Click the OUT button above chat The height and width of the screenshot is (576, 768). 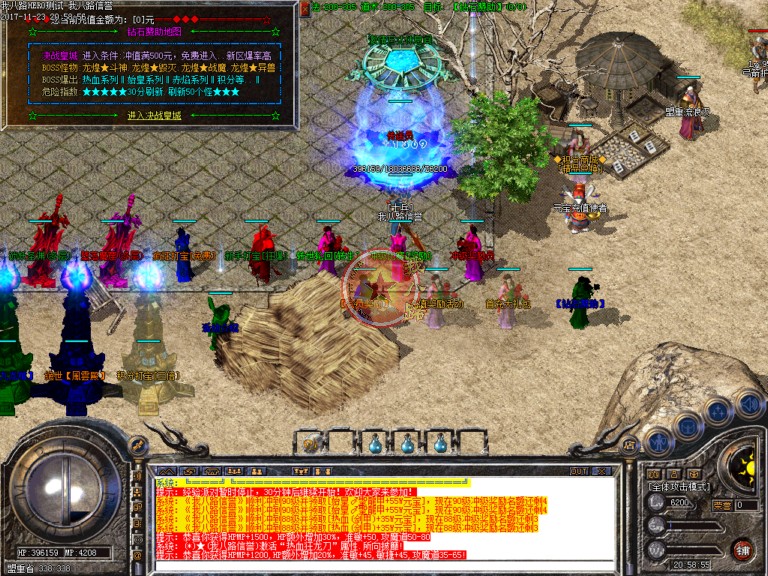[x=577, y=470]
